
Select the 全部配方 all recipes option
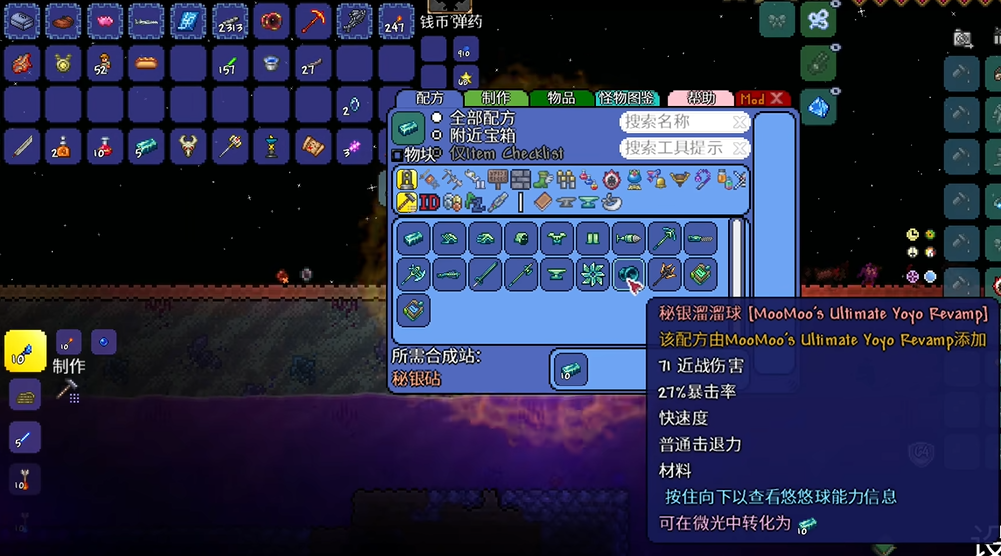pyautogui.click(x=437, y=118)
